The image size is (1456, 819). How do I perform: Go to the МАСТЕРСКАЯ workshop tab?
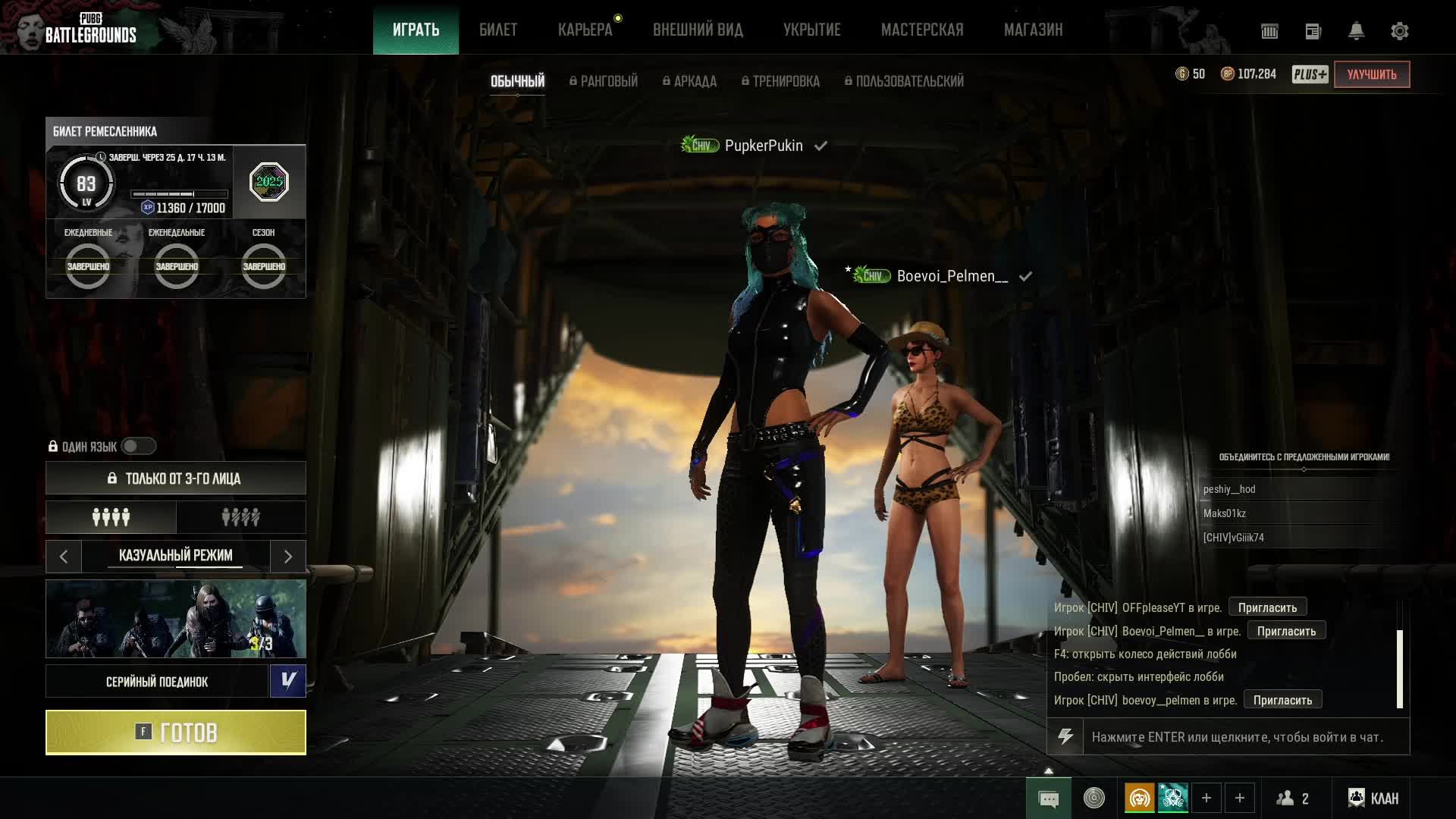pyautogui.click(x=922, y=30)
